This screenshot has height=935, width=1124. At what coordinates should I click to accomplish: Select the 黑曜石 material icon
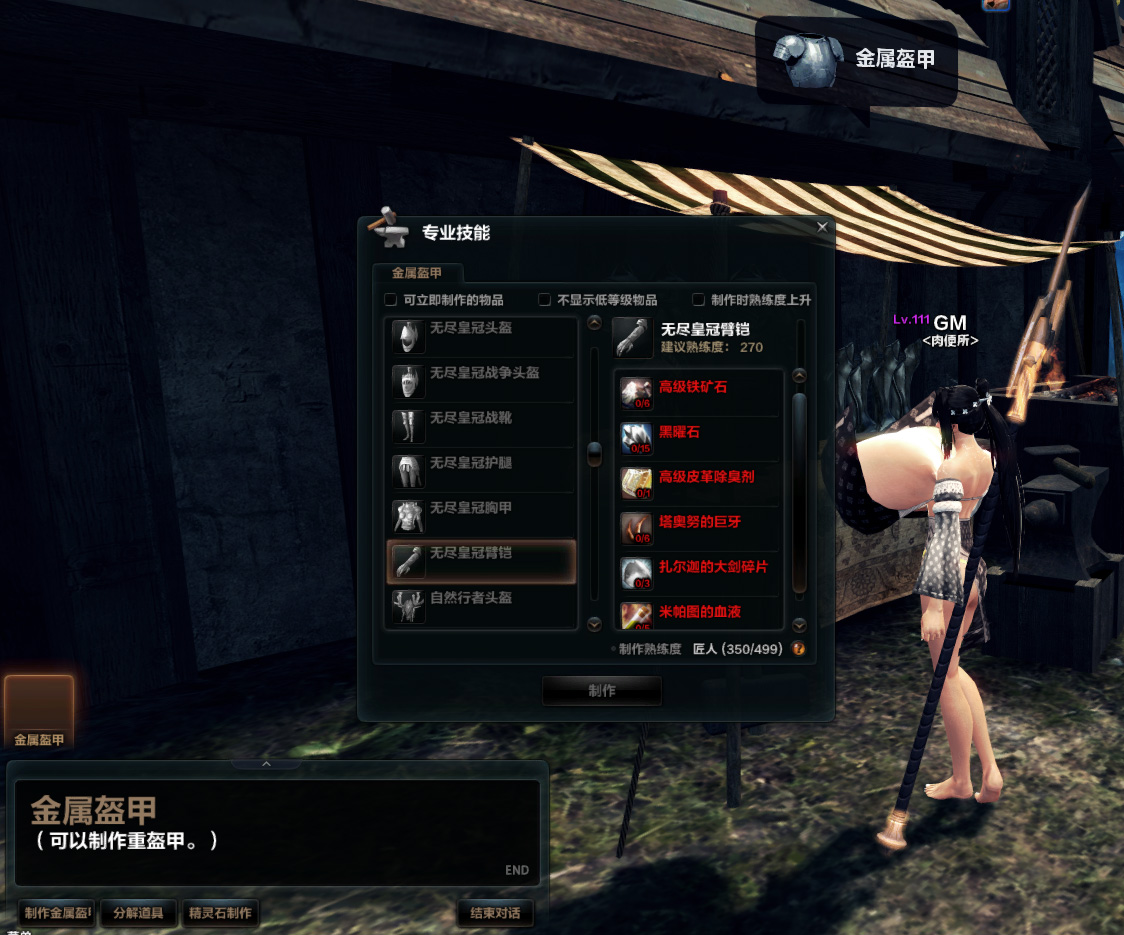[637, 436]
